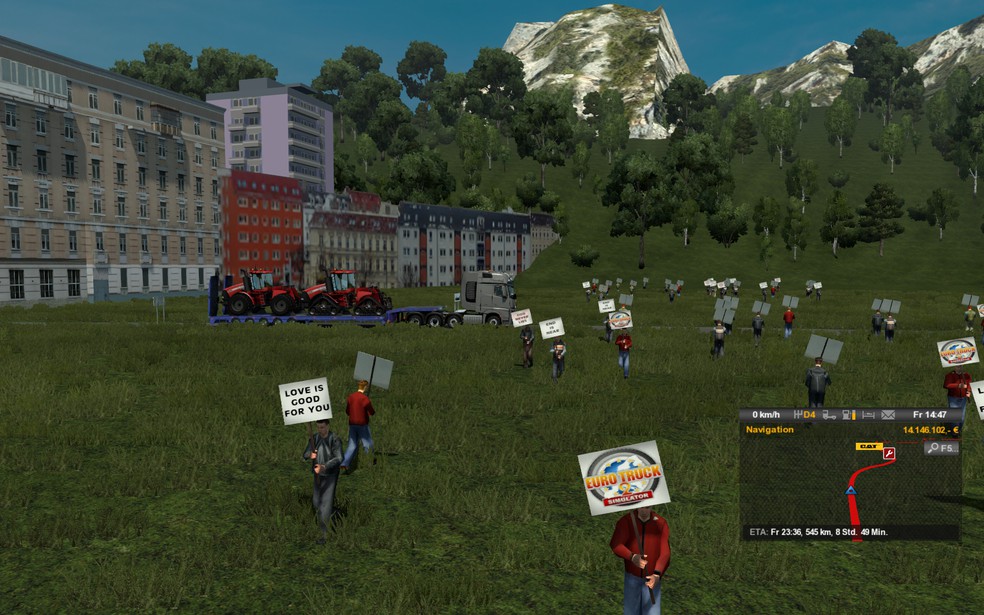The width and height of the screenshot is (984, 615).
Task: Click the yellow CAT company marker
Action: pyautogui.click(x=867, y=446)
